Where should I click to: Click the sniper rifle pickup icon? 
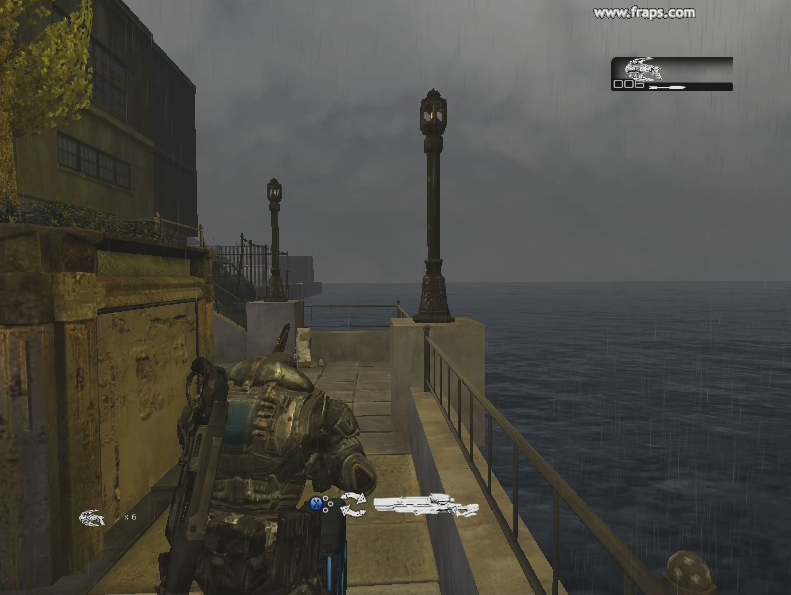pos(425,506)
